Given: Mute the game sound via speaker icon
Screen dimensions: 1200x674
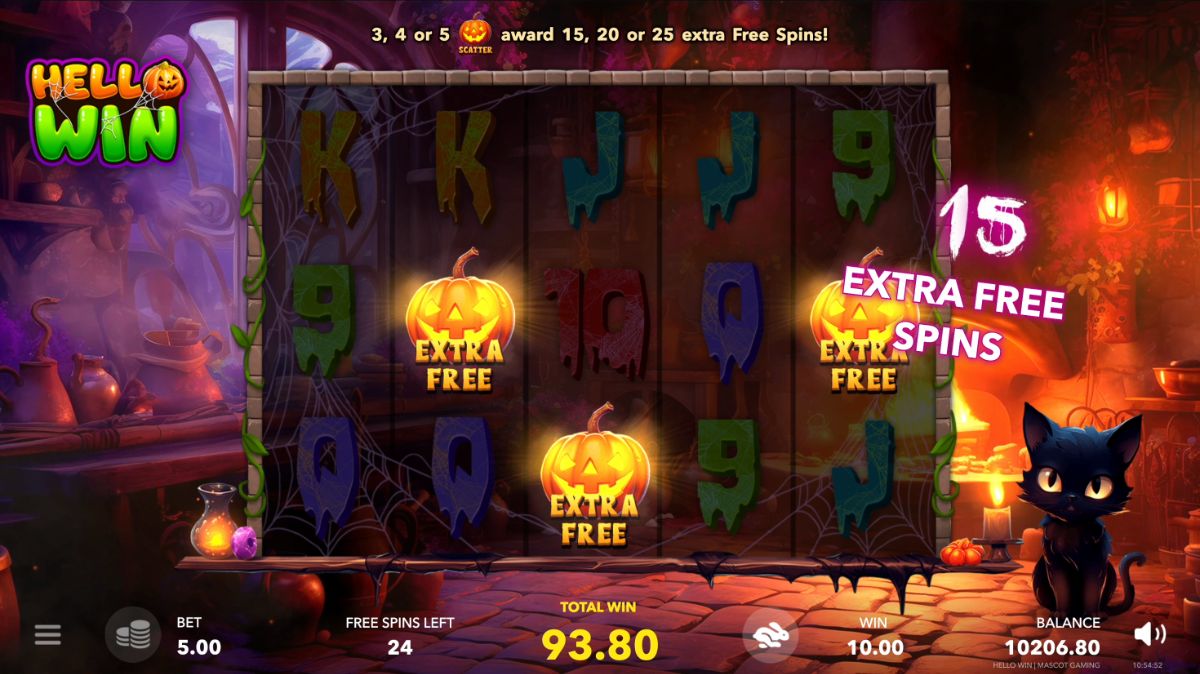Looking at the screenshot, I should tap(1150, 633).
